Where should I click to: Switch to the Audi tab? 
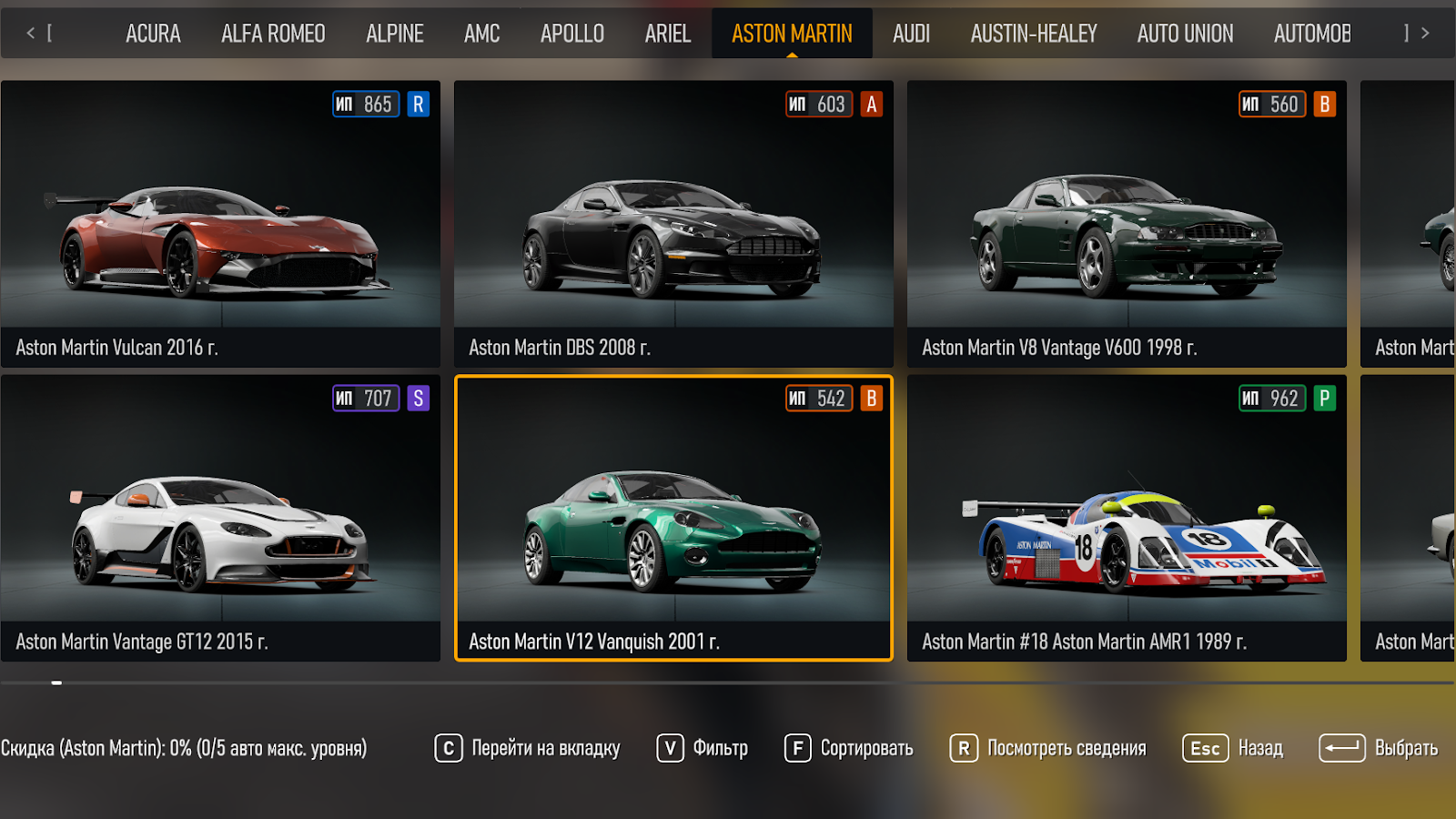pos(911,34)
